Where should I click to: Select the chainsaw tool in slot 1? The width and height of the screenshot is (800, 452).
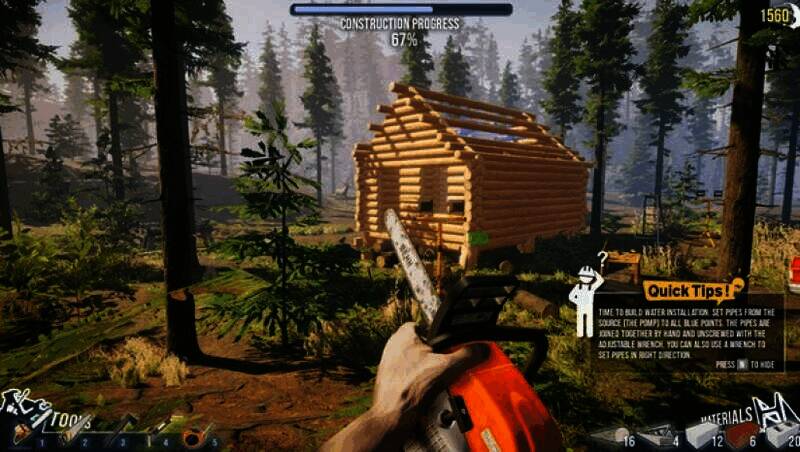[23, 433]
